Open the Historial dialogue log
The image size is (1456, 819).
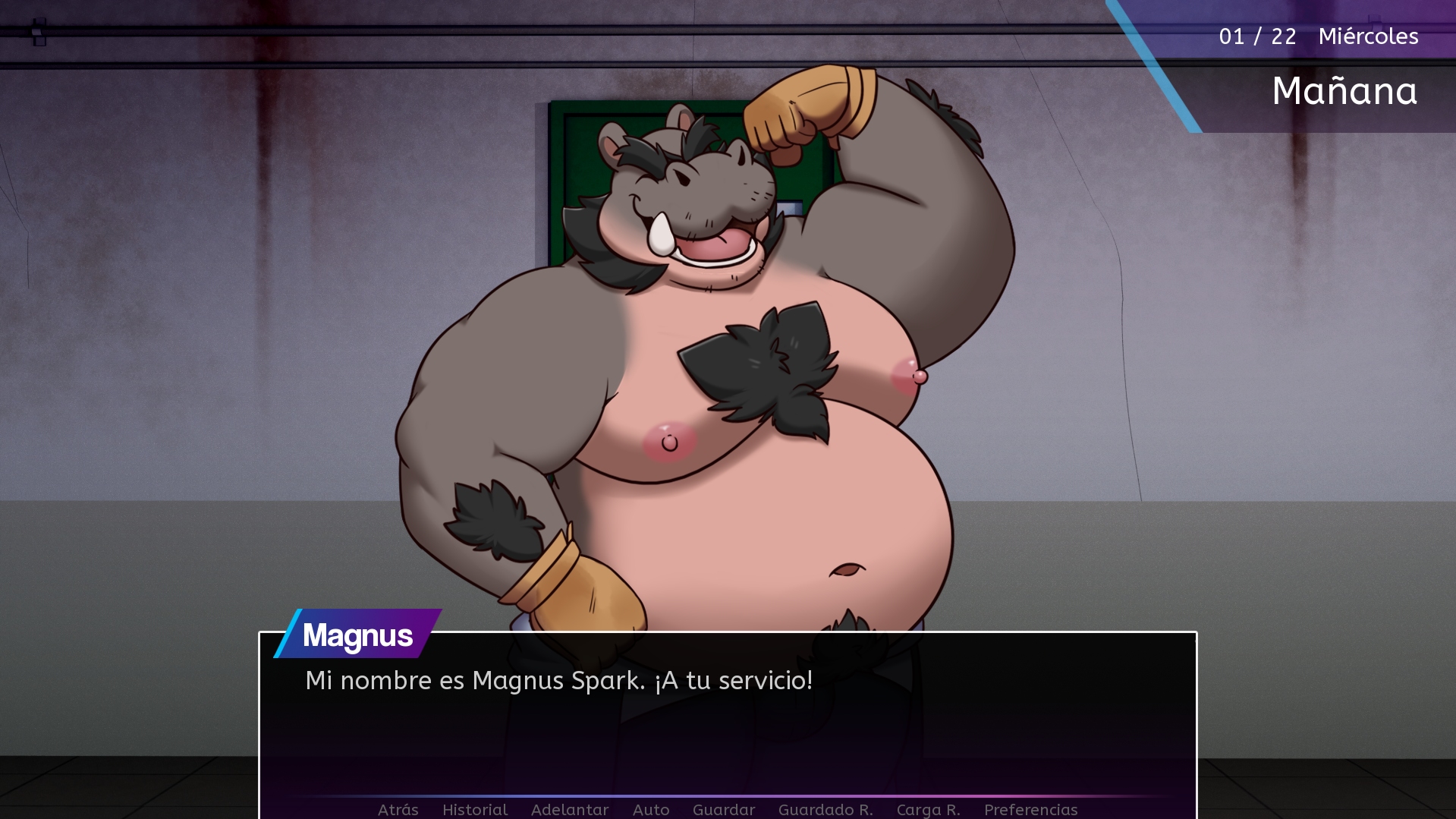tap(475, 809)
